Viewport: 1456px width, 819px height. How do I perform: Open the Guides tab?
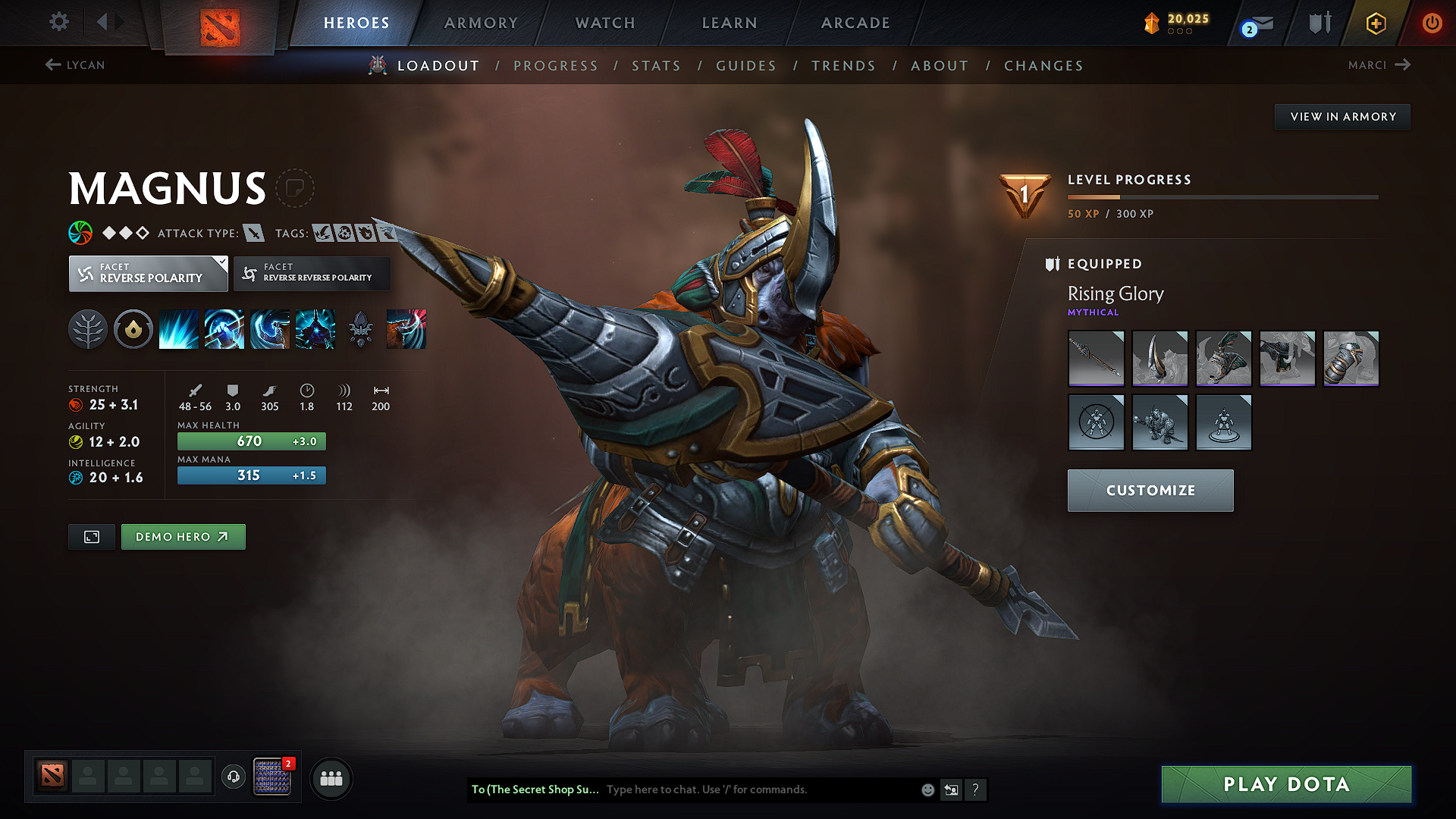tap(746, 66)
